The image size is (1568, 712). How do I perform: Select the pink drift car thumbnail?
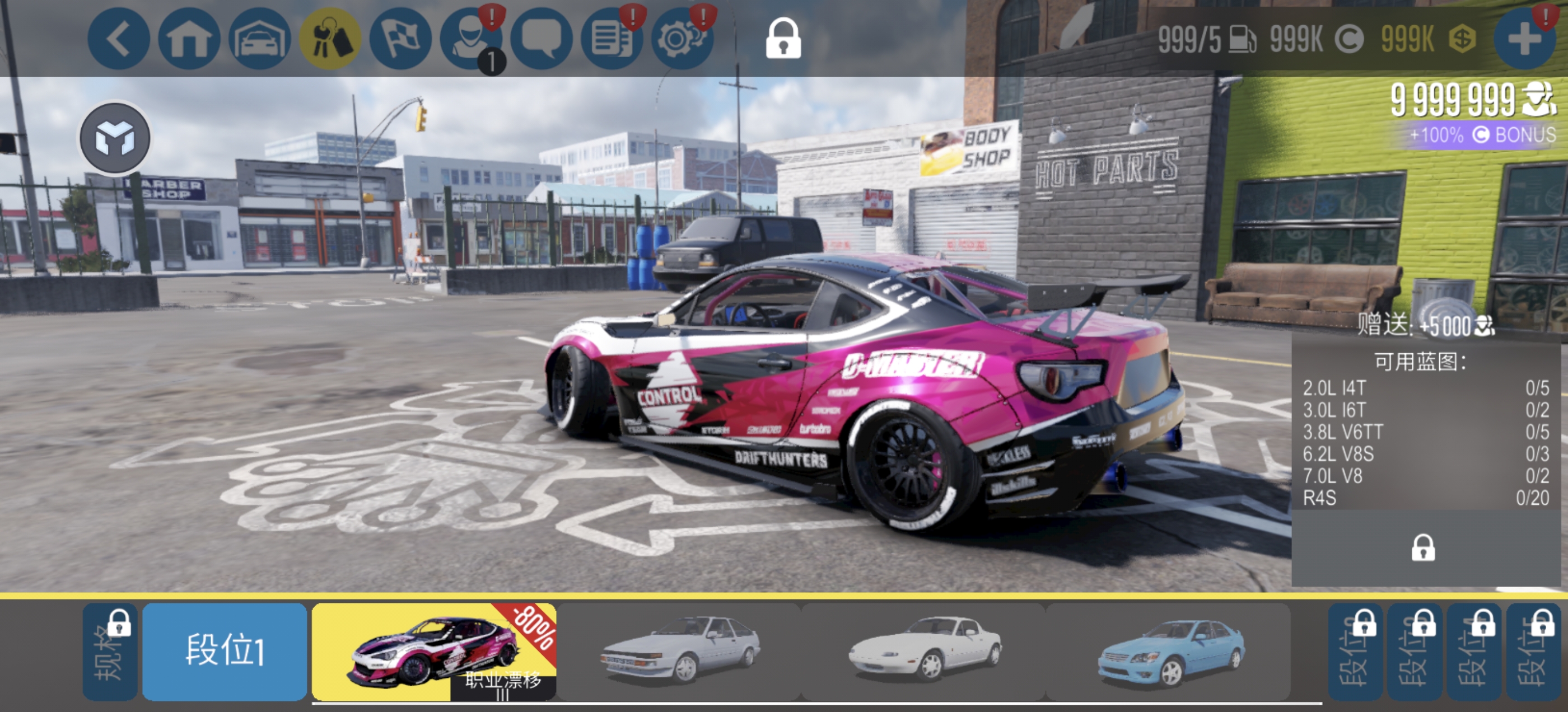coord(433,651)
